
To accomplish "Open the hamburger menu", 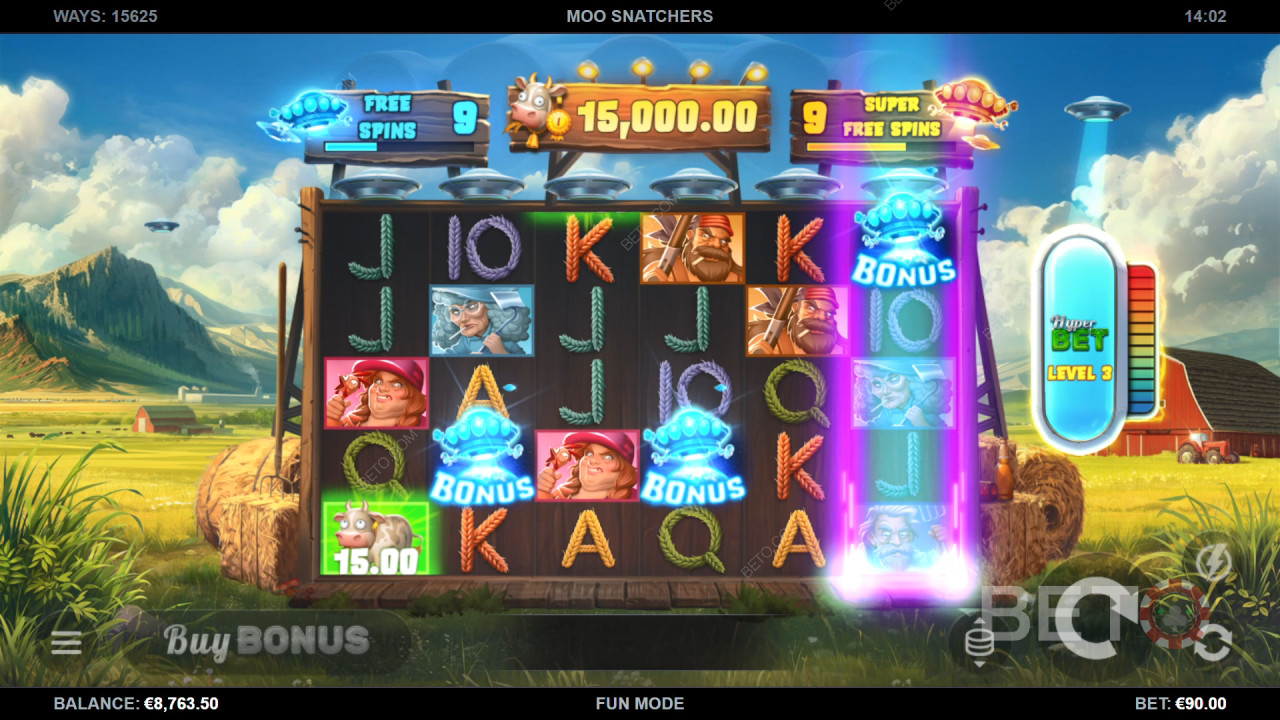I will point(66,643).
